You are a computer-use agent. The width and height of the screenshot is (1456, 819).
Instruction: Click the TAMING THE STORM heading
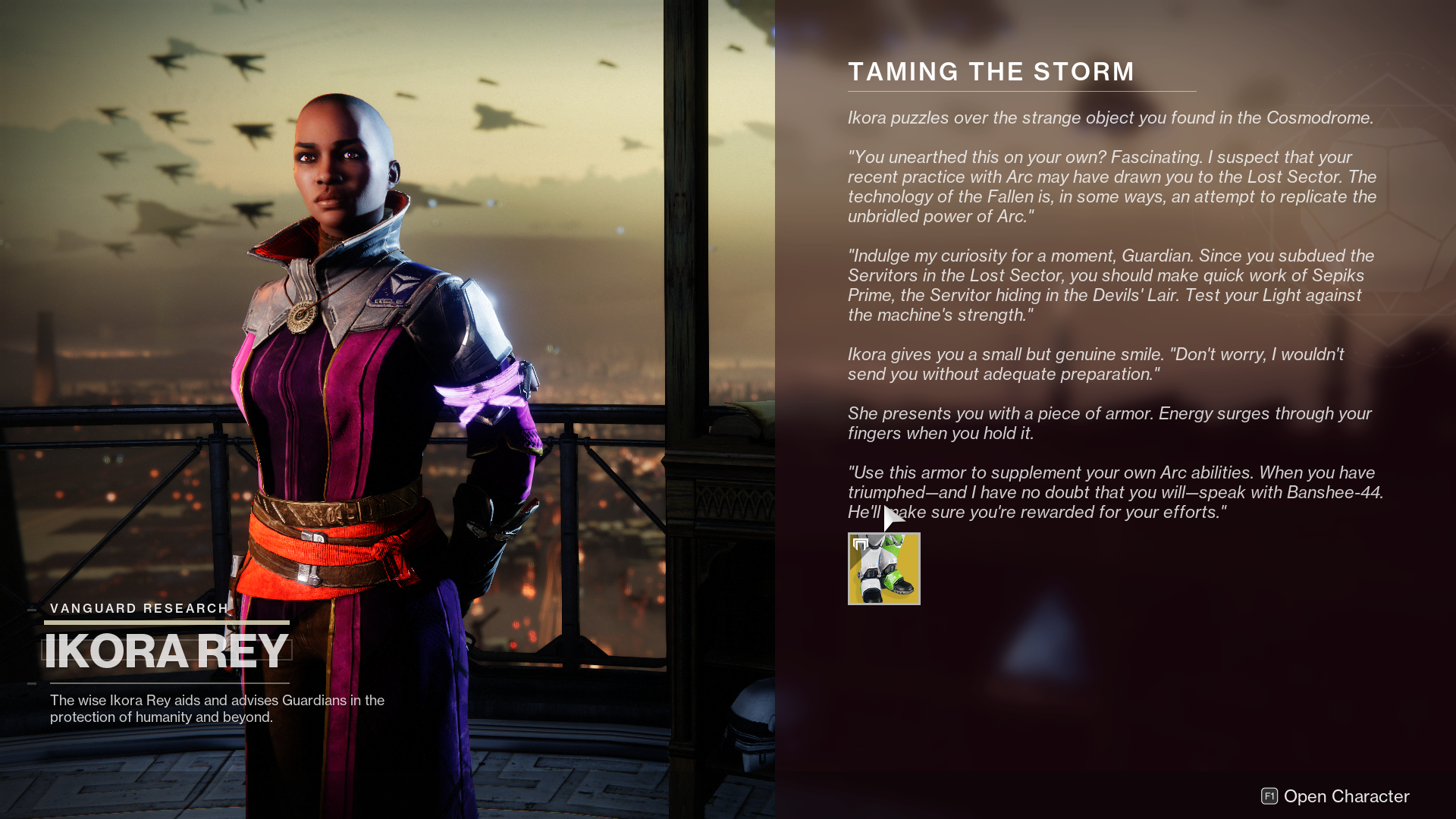point(990,71)
